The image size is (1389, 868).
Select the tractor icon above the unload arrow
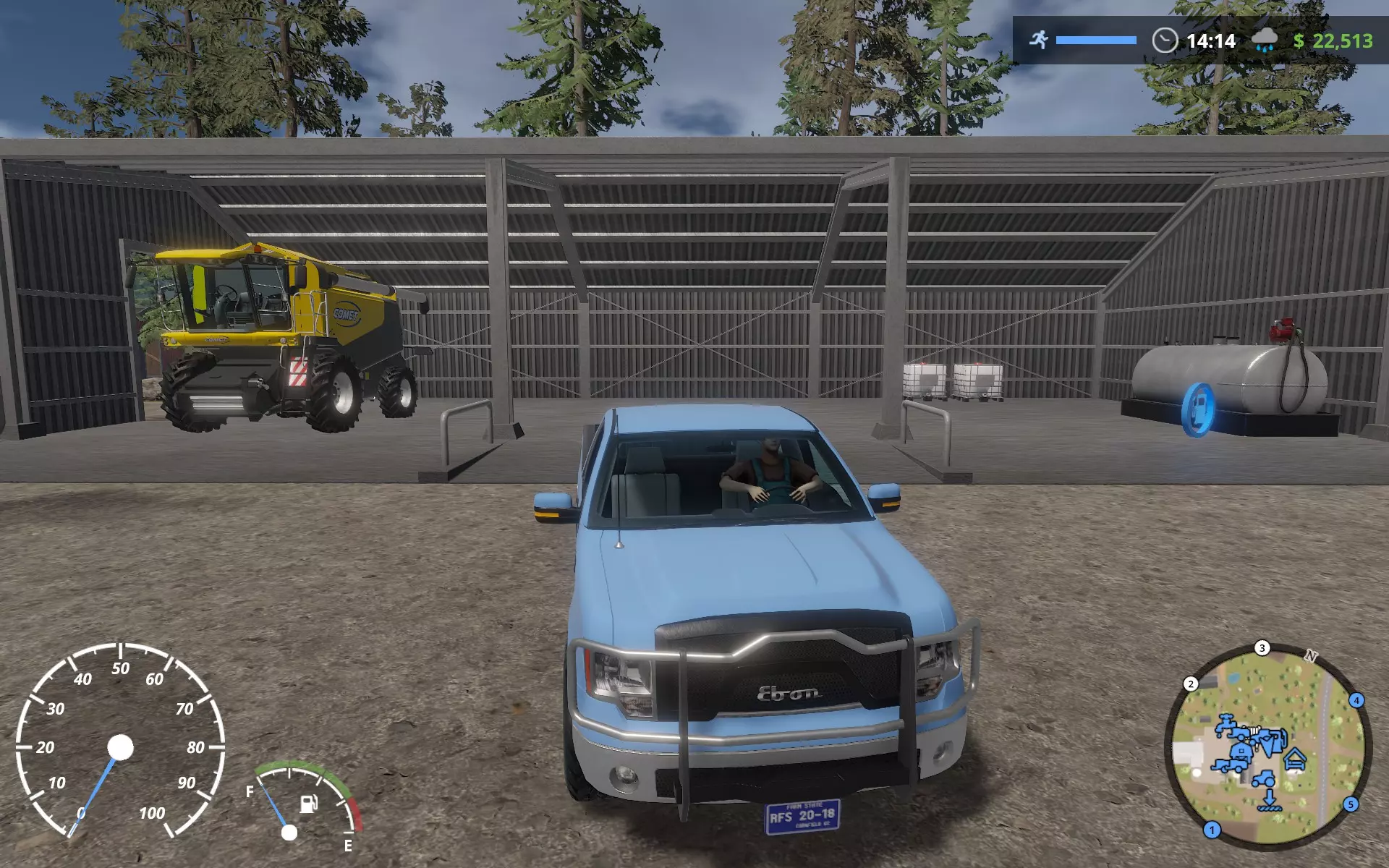pyautogui.click(x=1264, y=779)
